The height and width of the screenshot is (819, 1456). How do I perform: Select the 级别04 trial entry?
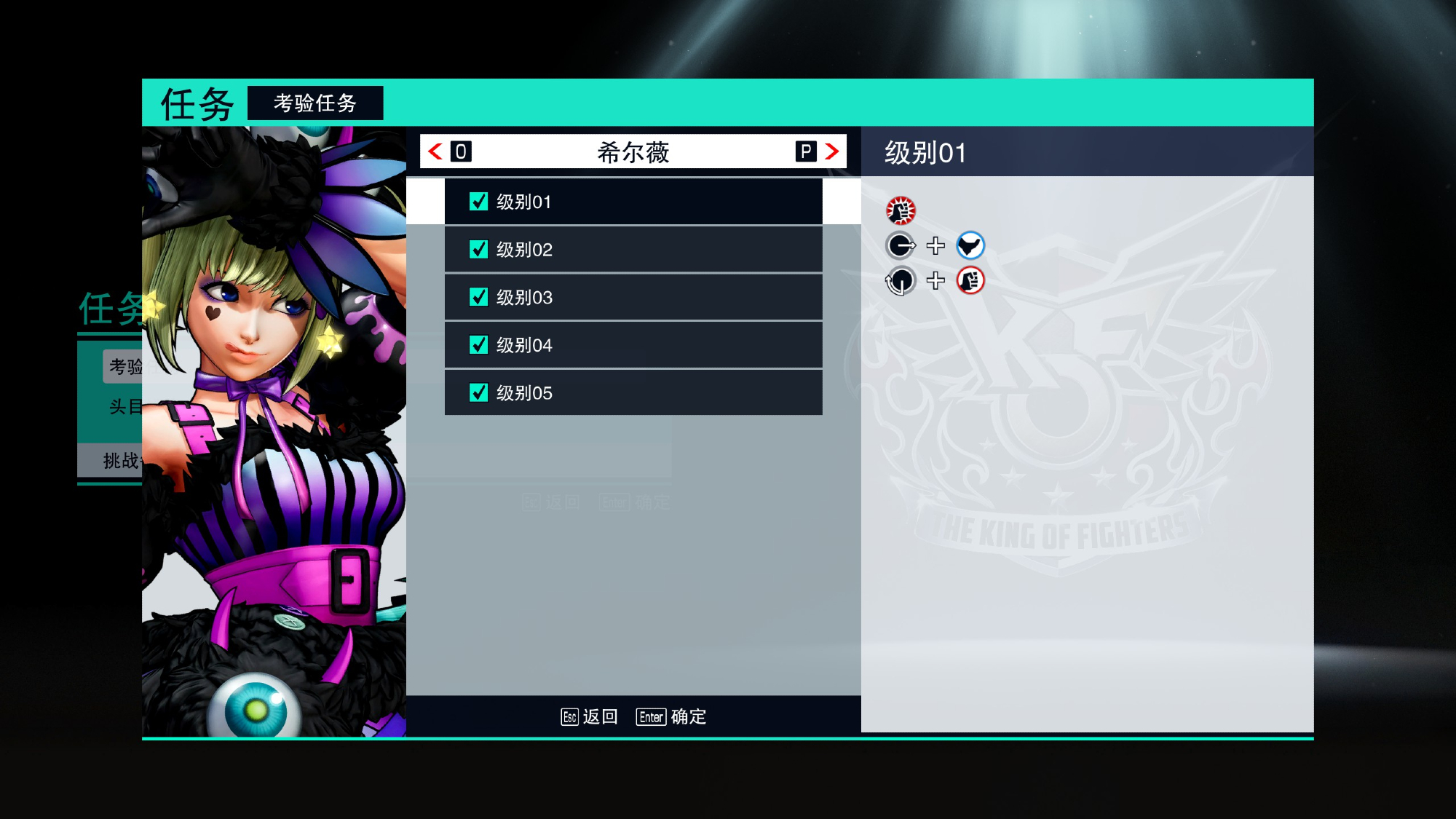633,345
